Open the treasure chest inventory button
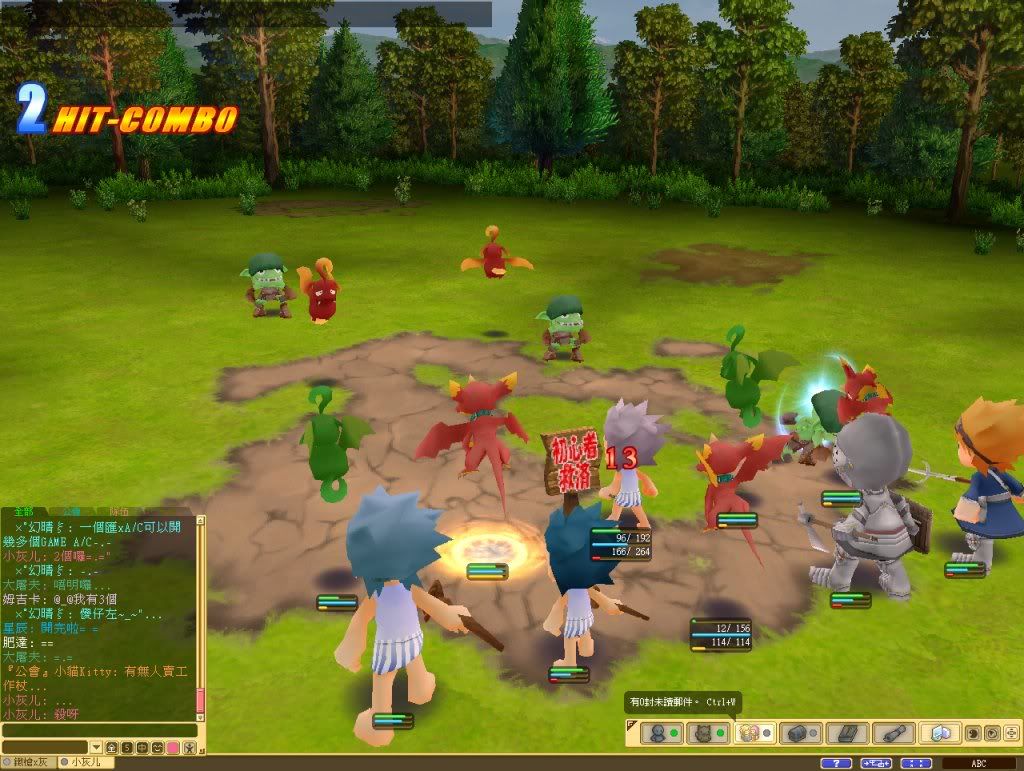This screenshot has width=1024, height=771. (x=799, y=733)
